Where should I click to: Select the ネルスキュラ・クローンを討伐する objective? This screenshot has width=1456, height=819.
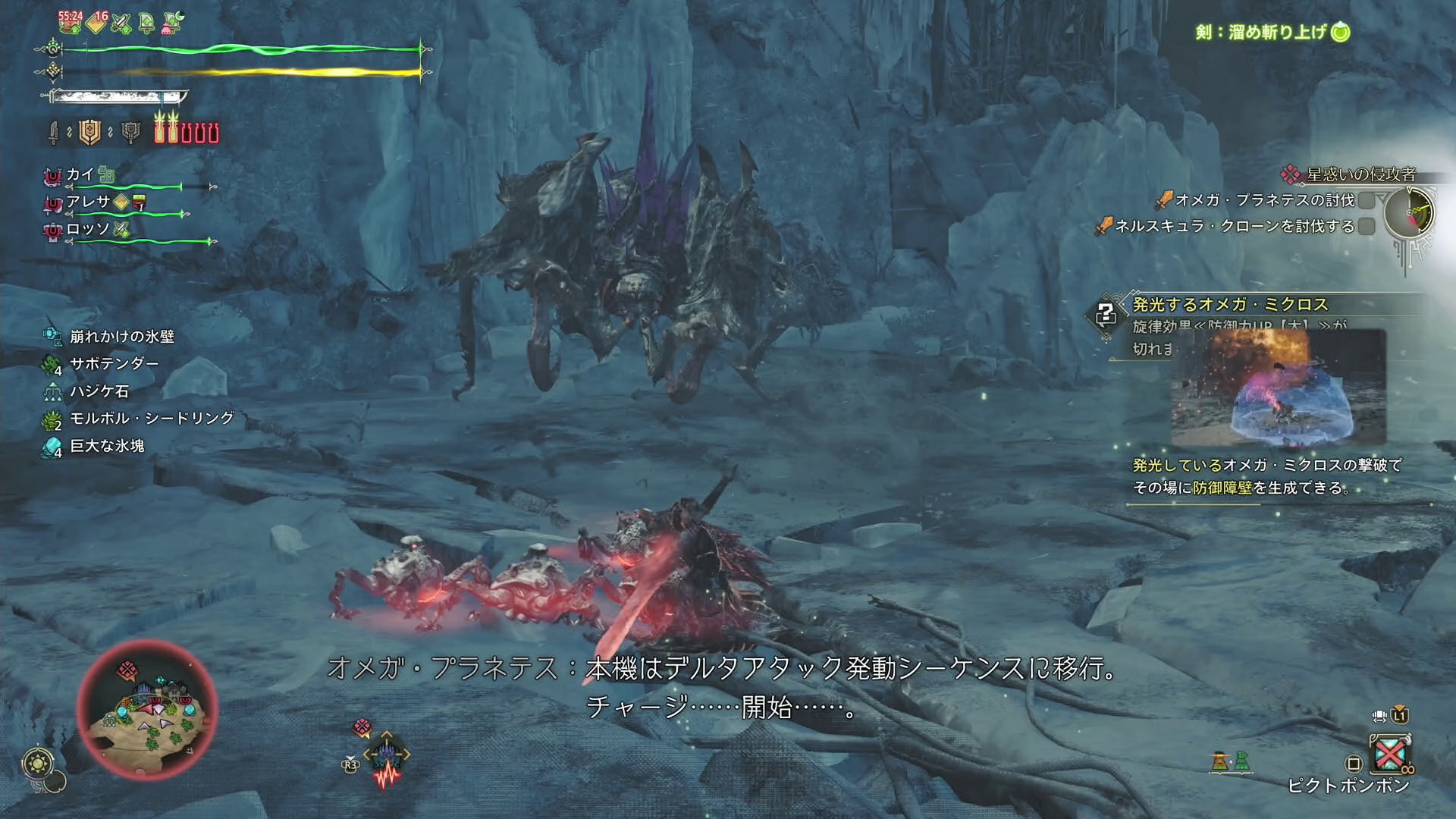point(1234,226)
